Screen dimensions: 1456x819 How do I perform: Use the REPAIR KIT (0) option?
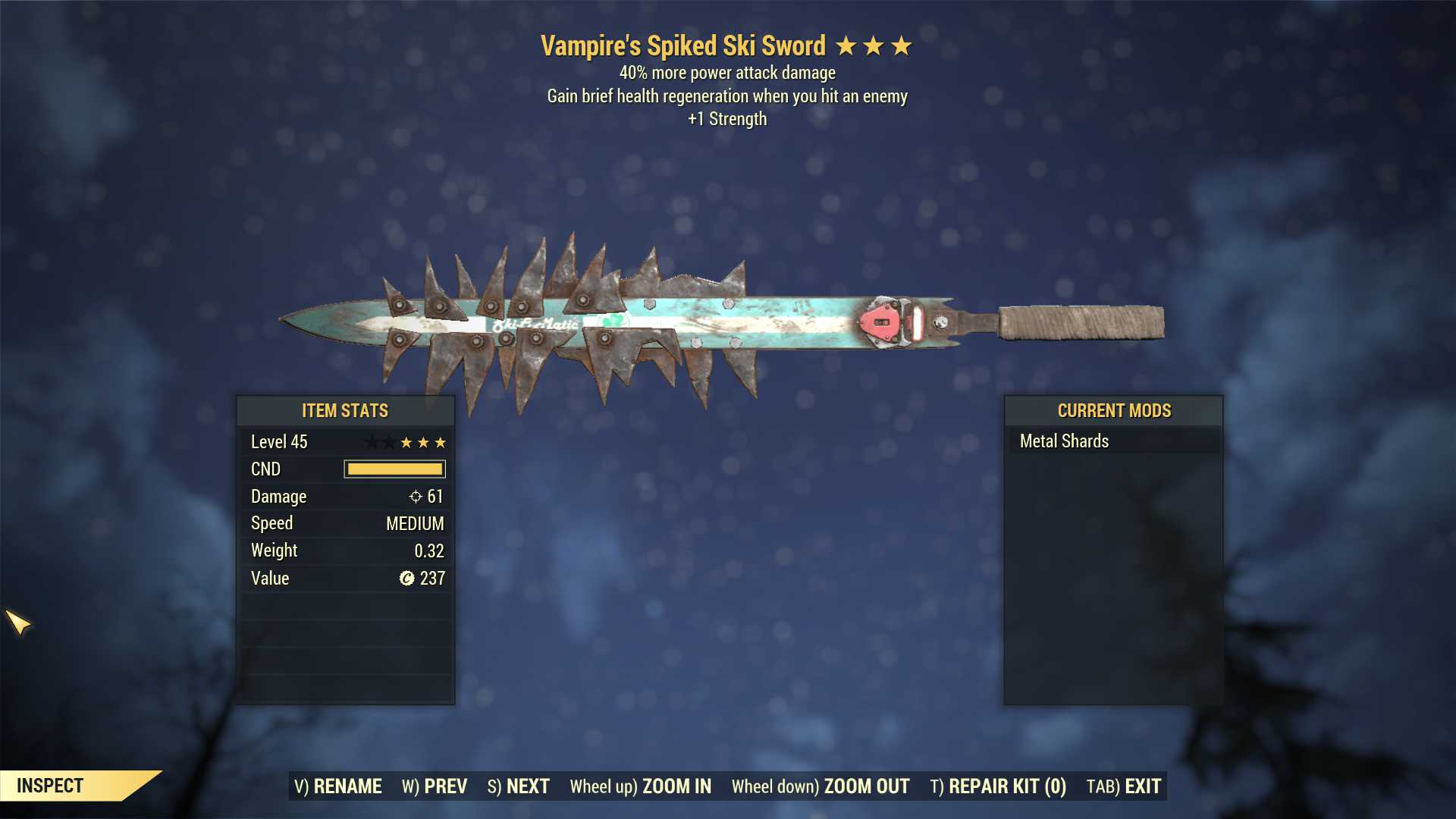998,786
